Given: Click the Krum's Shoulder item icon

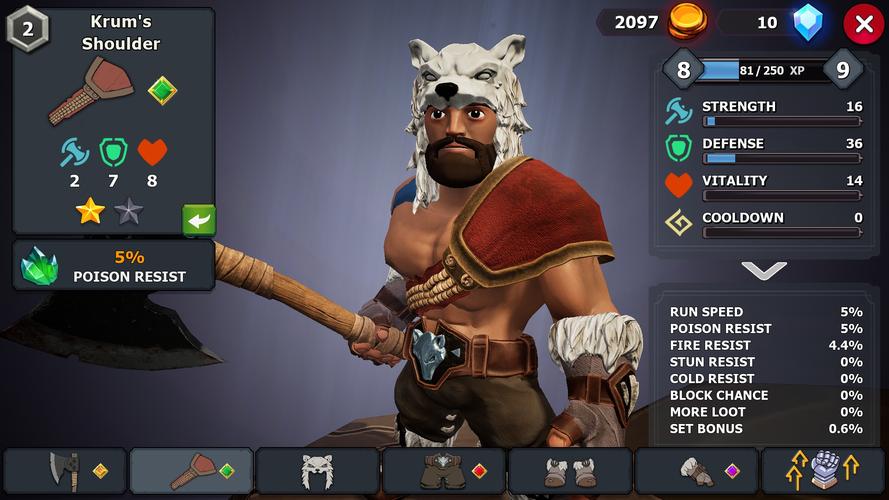Looking at the screenshot, I should (92, 90).
